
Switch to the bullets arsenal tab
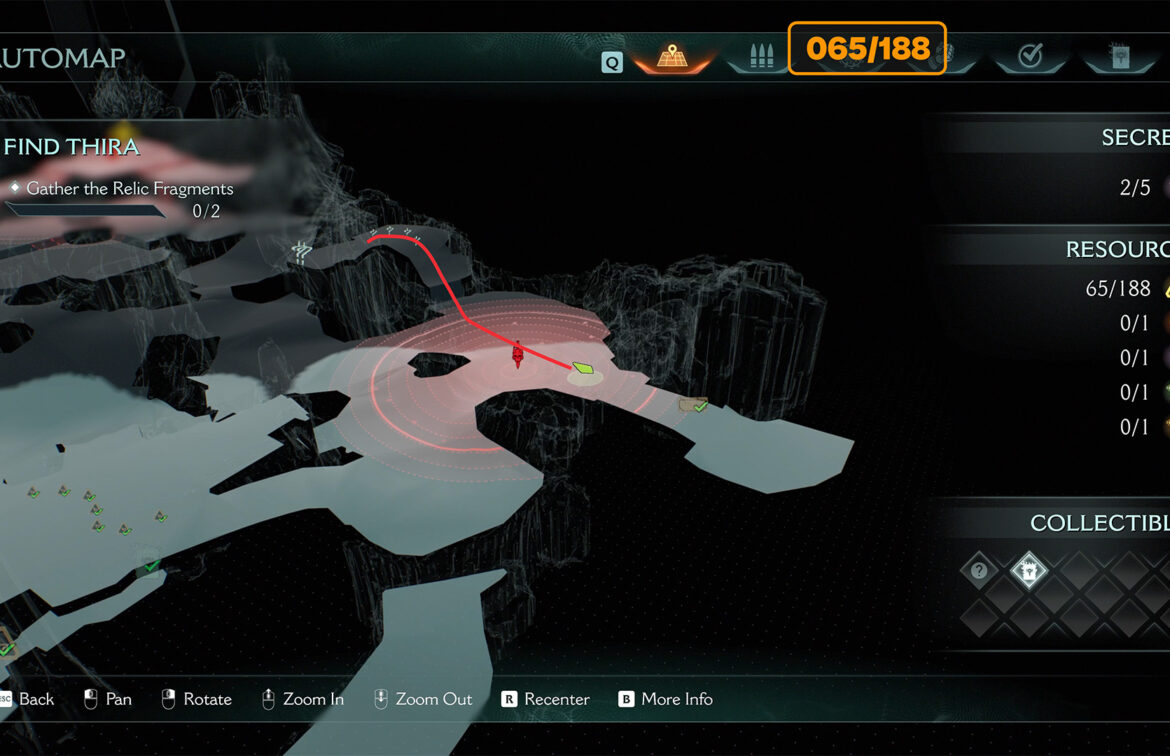click(759, 57)
